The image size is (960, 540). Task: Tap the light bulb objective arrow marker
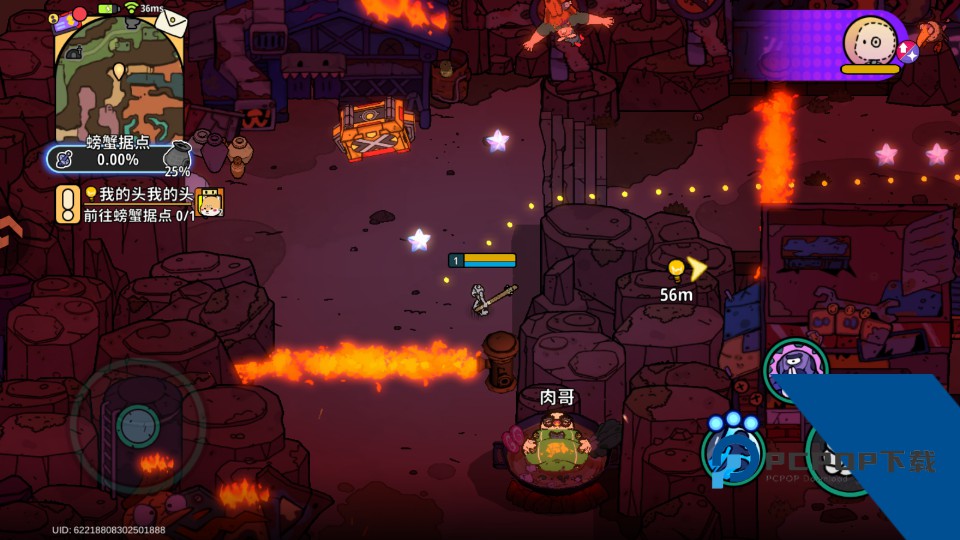coord(686,269)
